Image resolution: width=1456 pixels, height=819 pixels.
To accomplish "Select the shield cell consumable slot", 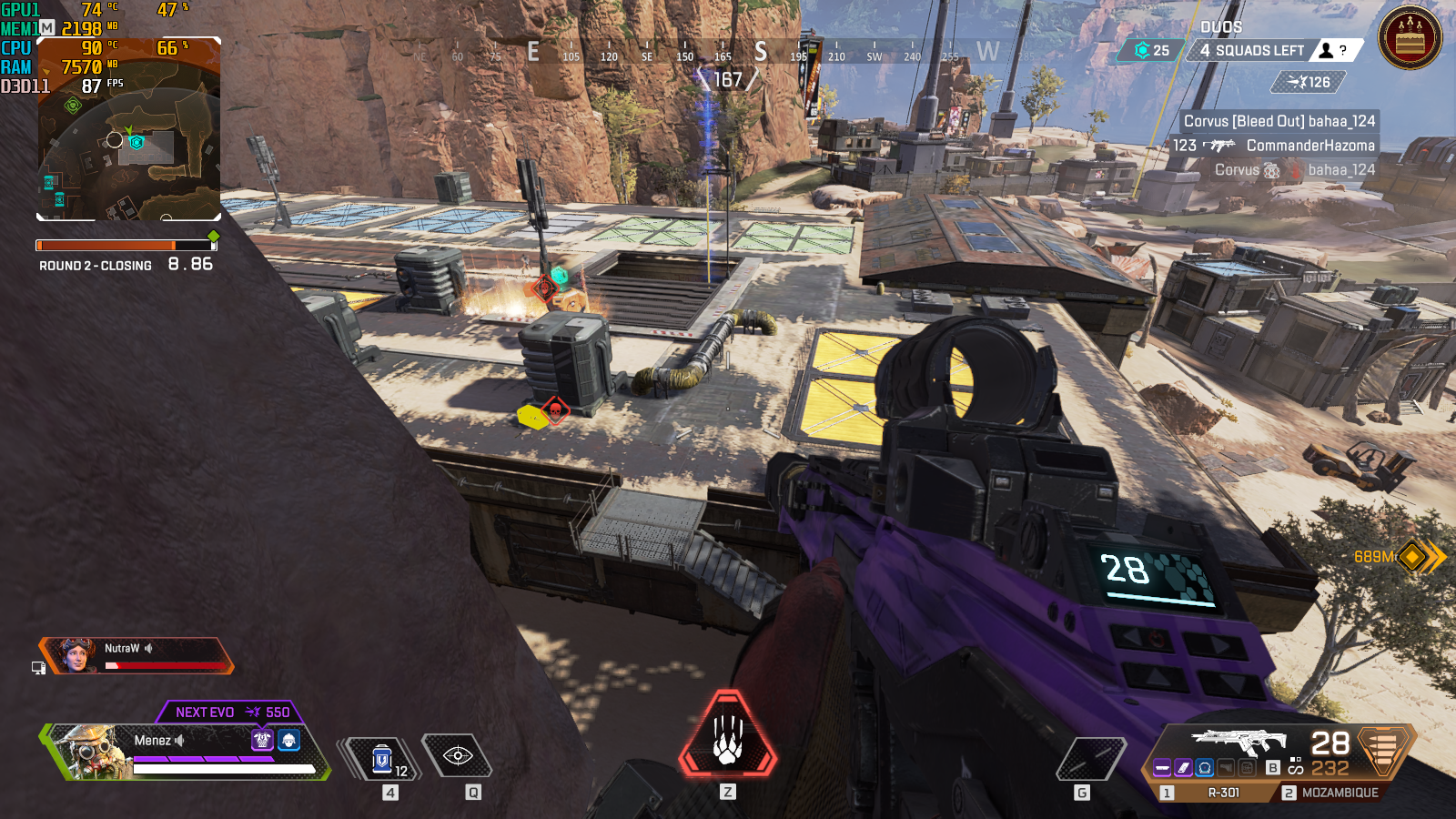I will (x=382, y=757).
